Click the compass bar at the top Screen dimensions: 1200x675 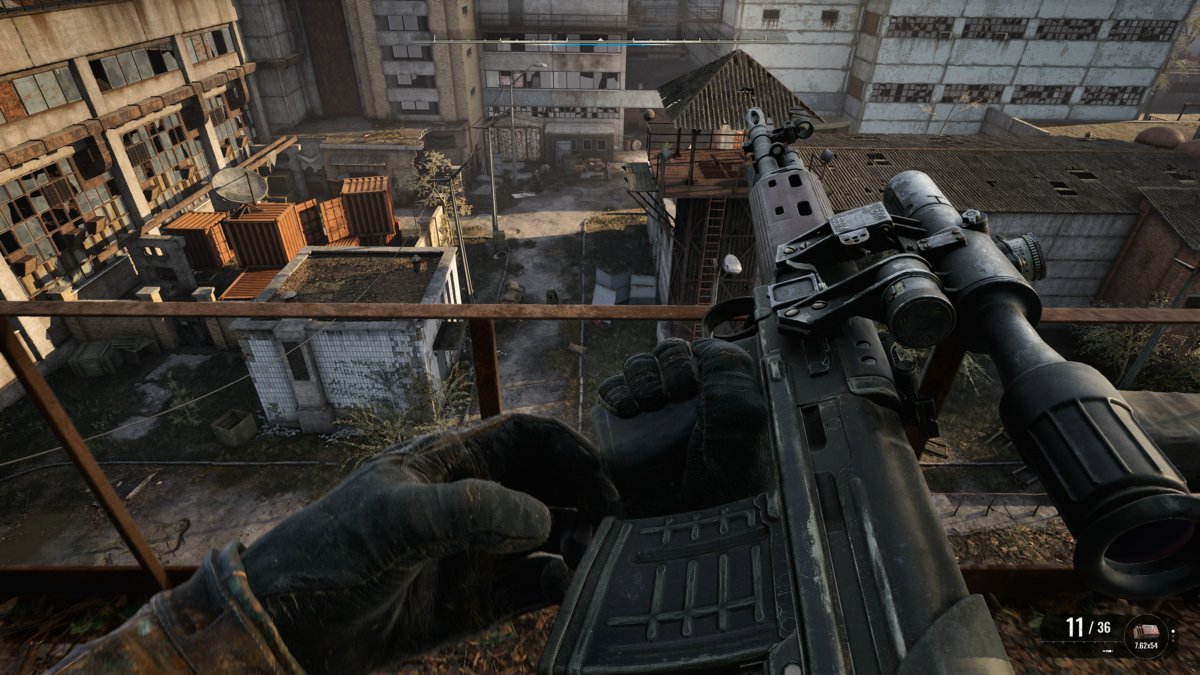pyautogui.click(x=600, y=42)
